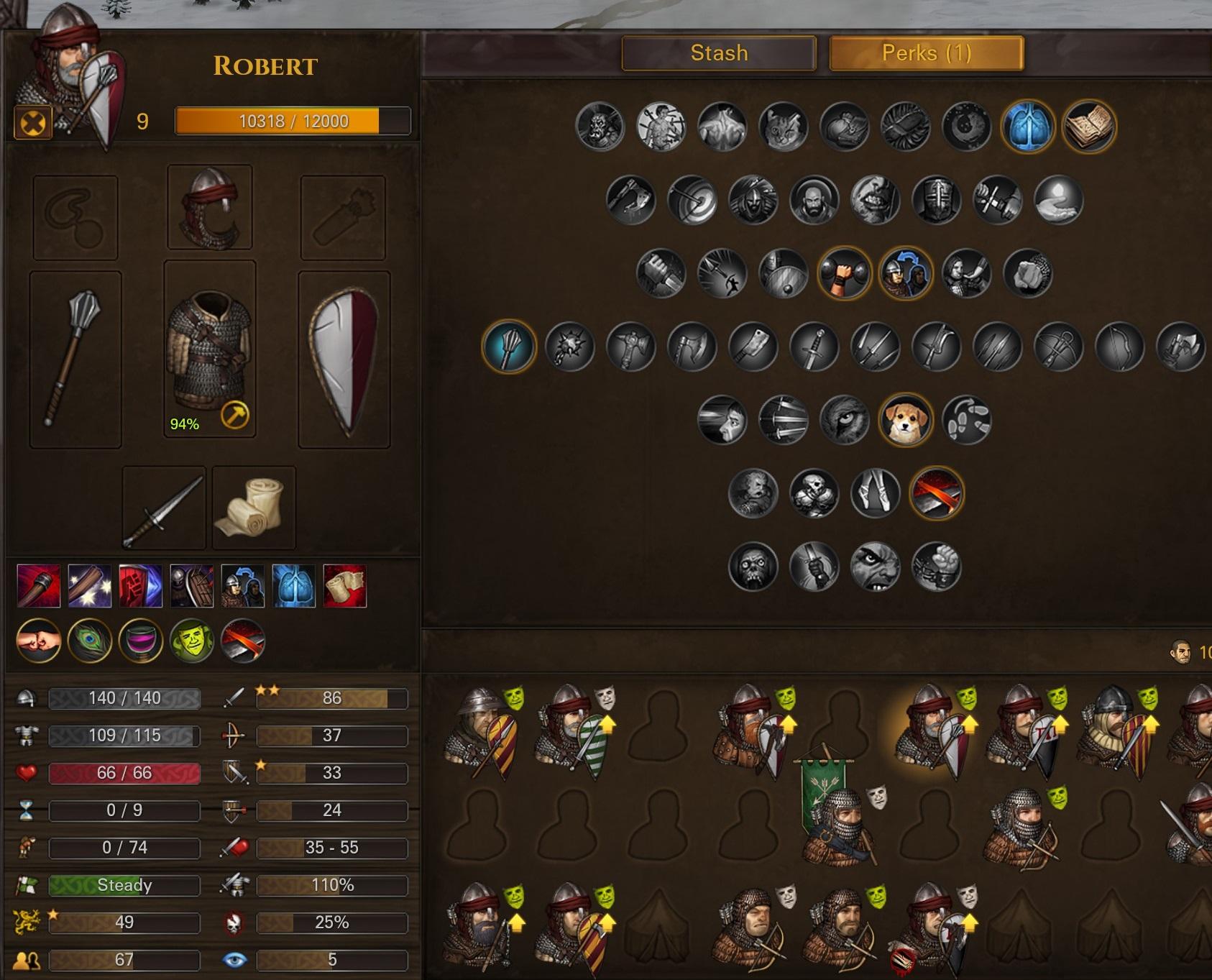The image size is (1212, 980).
Task: Click the wine goblet trait icon
Action: (141, 641)
